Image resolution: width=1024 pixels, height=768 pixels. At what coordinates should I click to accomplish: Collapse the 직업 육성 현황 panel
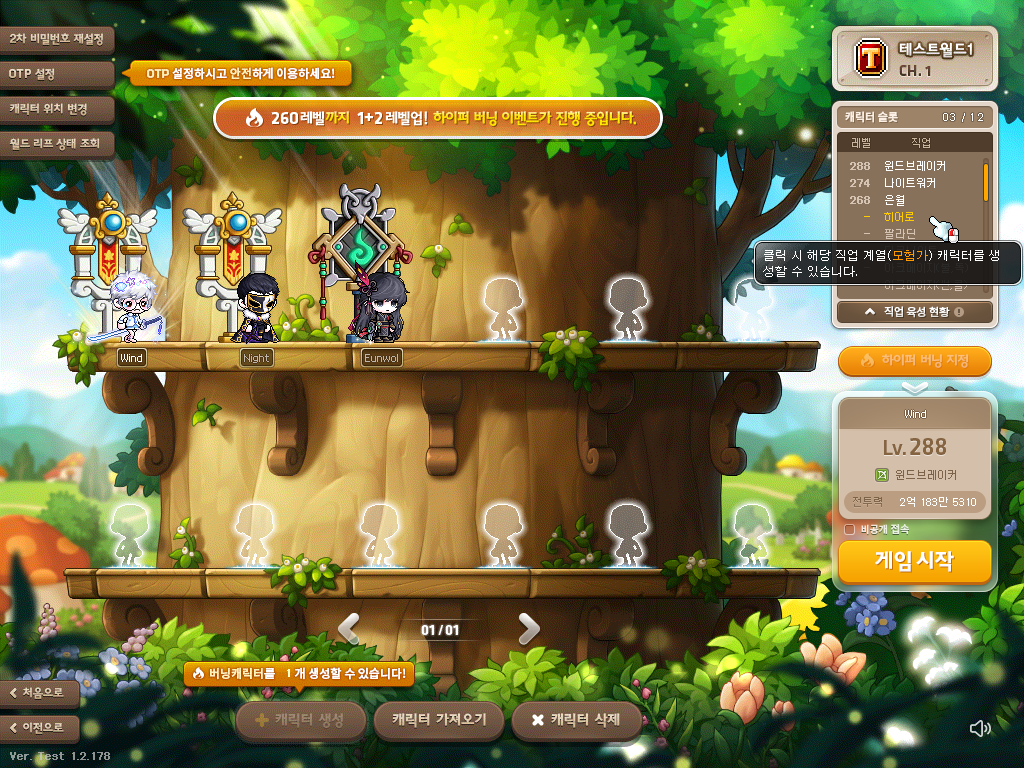point(914,312)
